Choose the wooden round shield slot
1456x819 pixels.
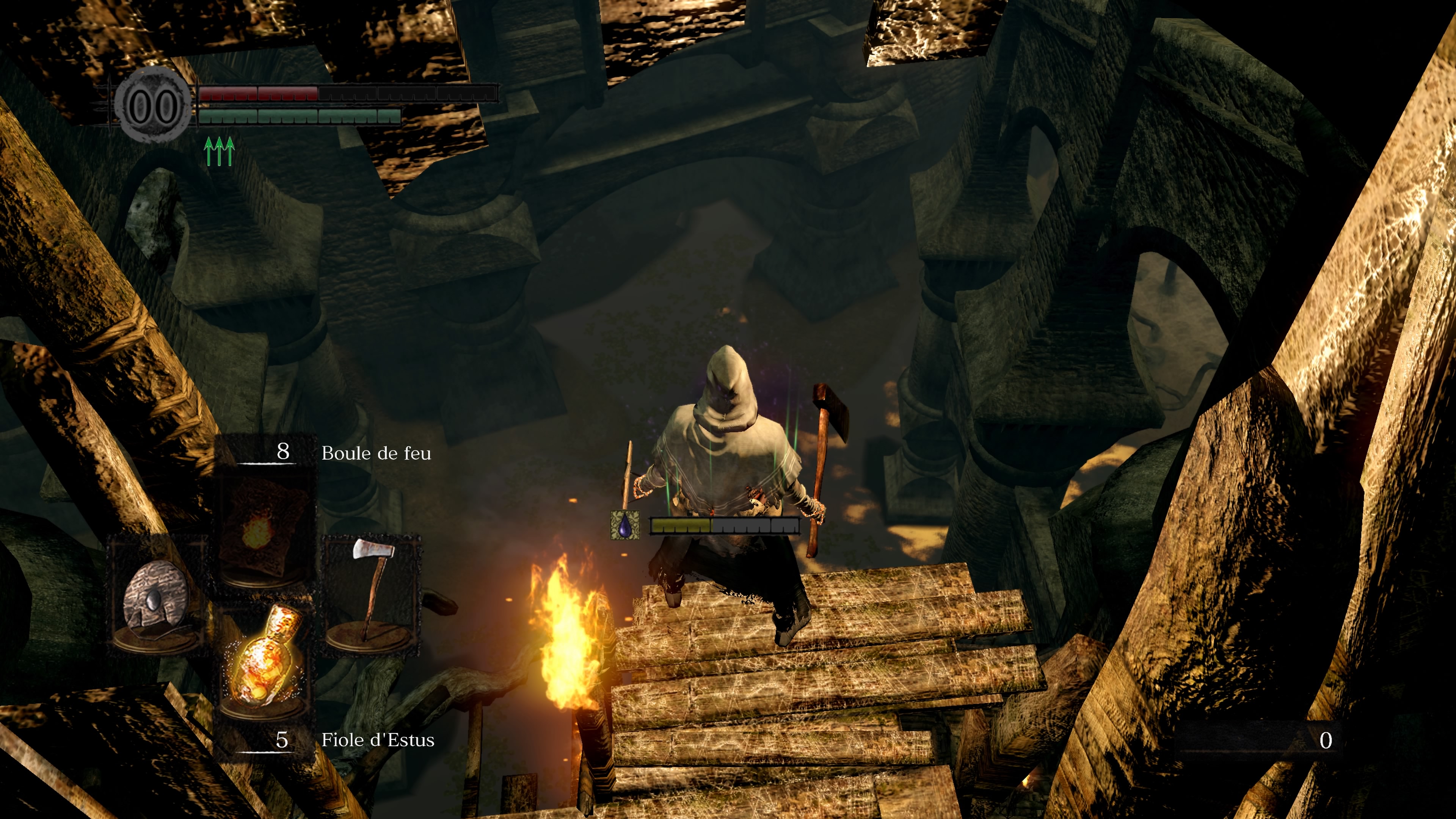click(157, 595)
